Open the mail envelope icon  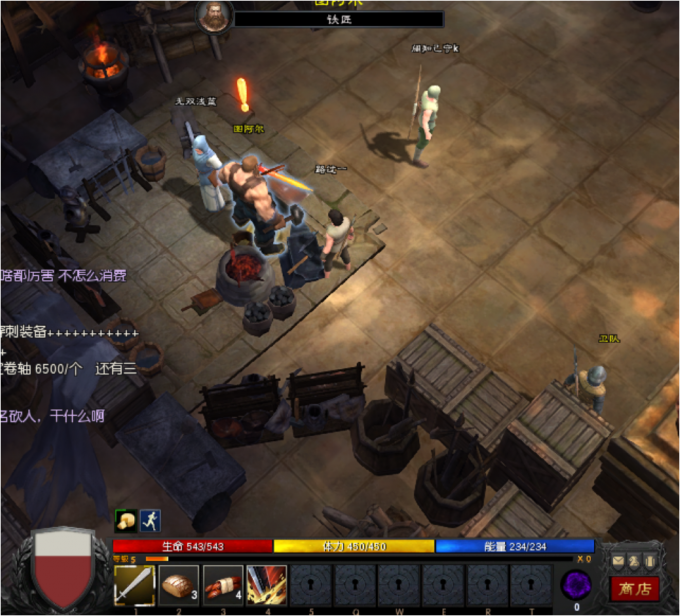tap(619, 561)
